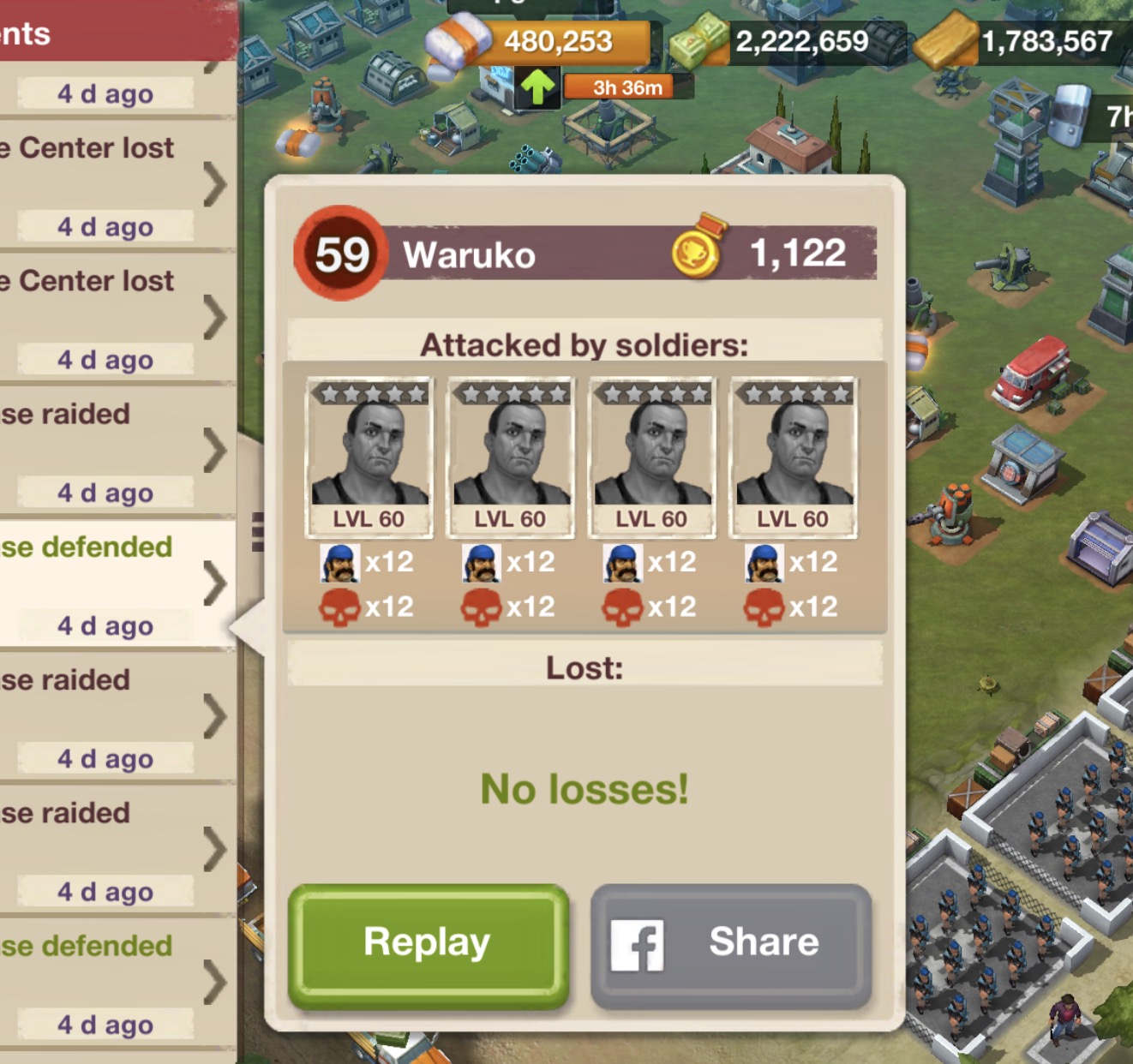Tap the gold bar resource icon
Image resolution: width=1133 pixels, height=1064 pixels.
click(944, 41)
